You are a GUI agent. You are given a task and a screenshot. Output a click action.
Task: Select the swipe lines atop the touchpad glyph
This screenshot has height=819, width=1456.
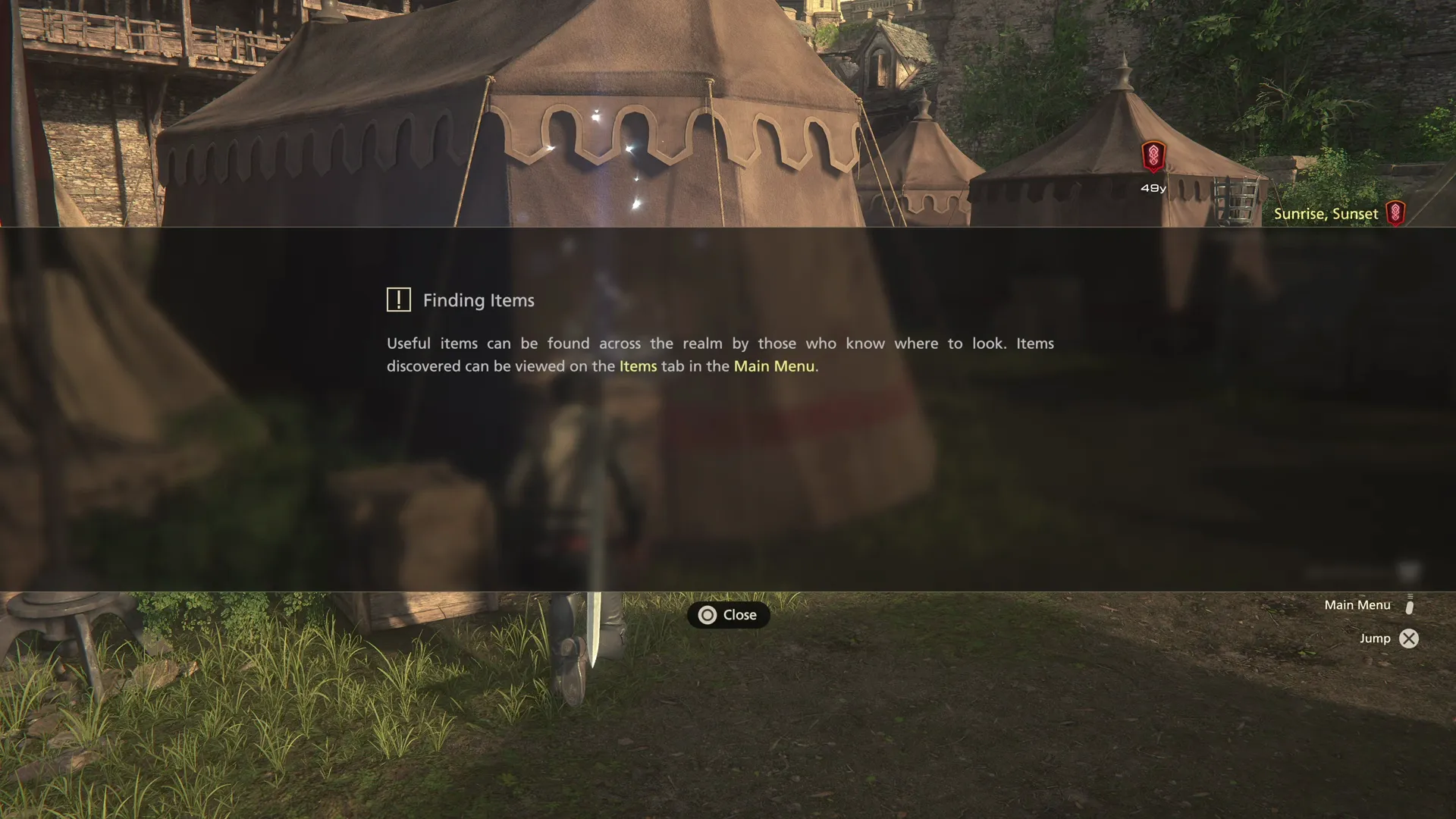pos(1409,596)
